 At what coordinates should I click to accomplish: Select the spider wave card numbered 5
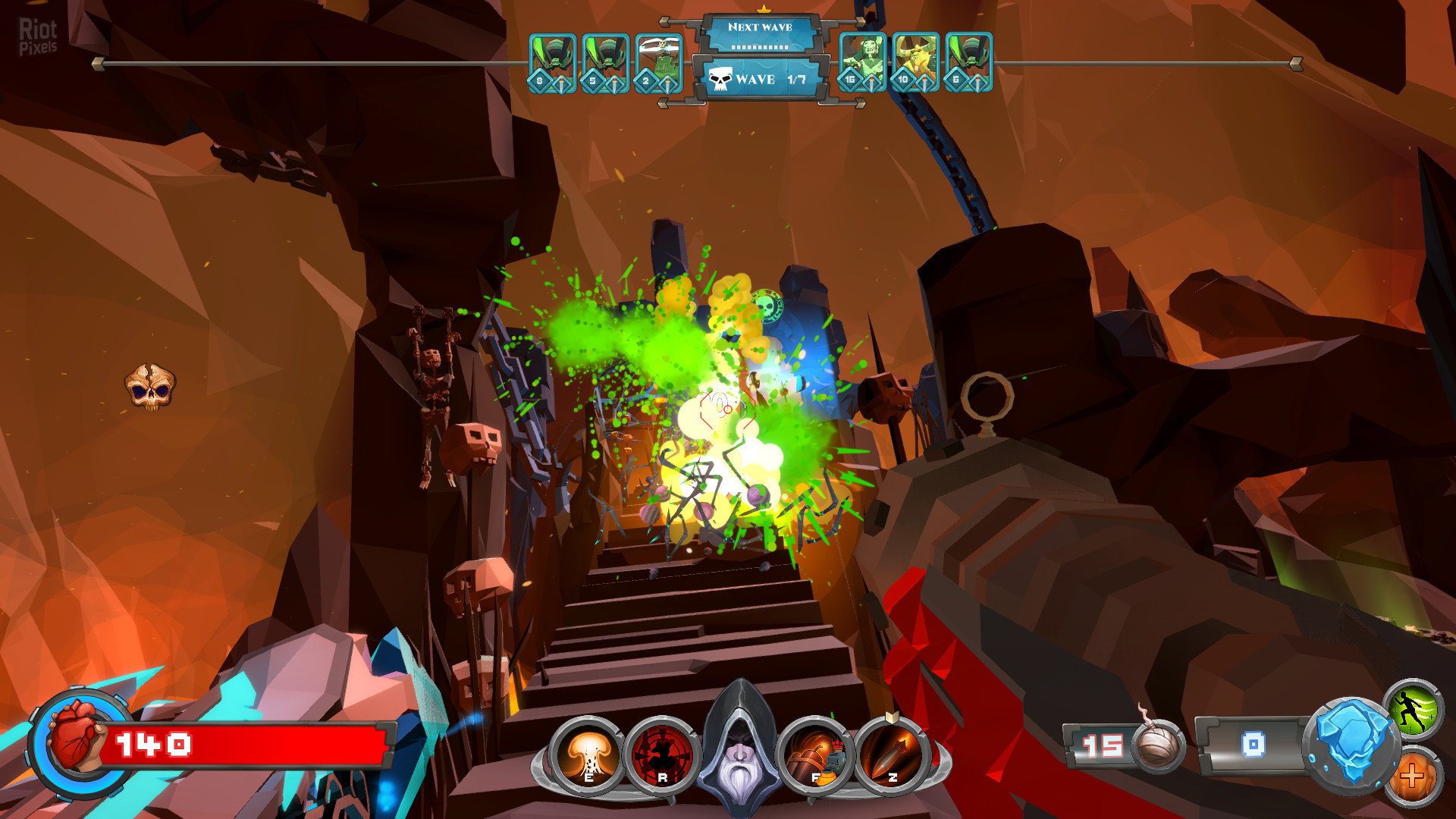click(605, 62)
